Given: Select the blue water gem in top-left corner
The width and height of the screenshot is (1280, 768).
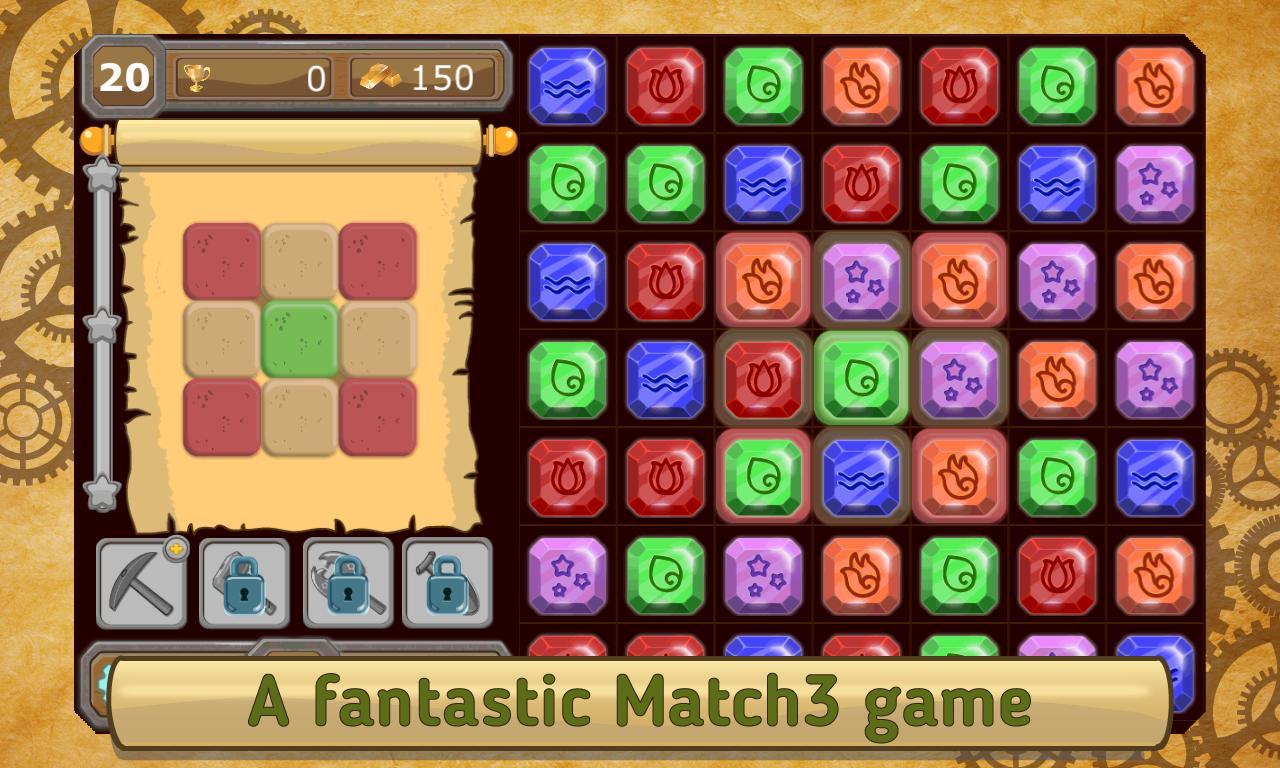Looking at the screenshot, I should (x=567, y=87).
